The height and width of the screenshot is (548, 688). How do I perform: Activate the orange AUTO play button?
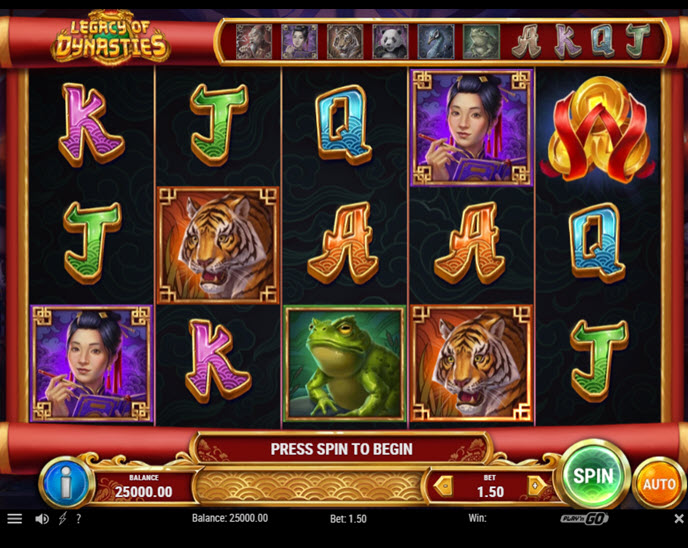click(659, 484)
